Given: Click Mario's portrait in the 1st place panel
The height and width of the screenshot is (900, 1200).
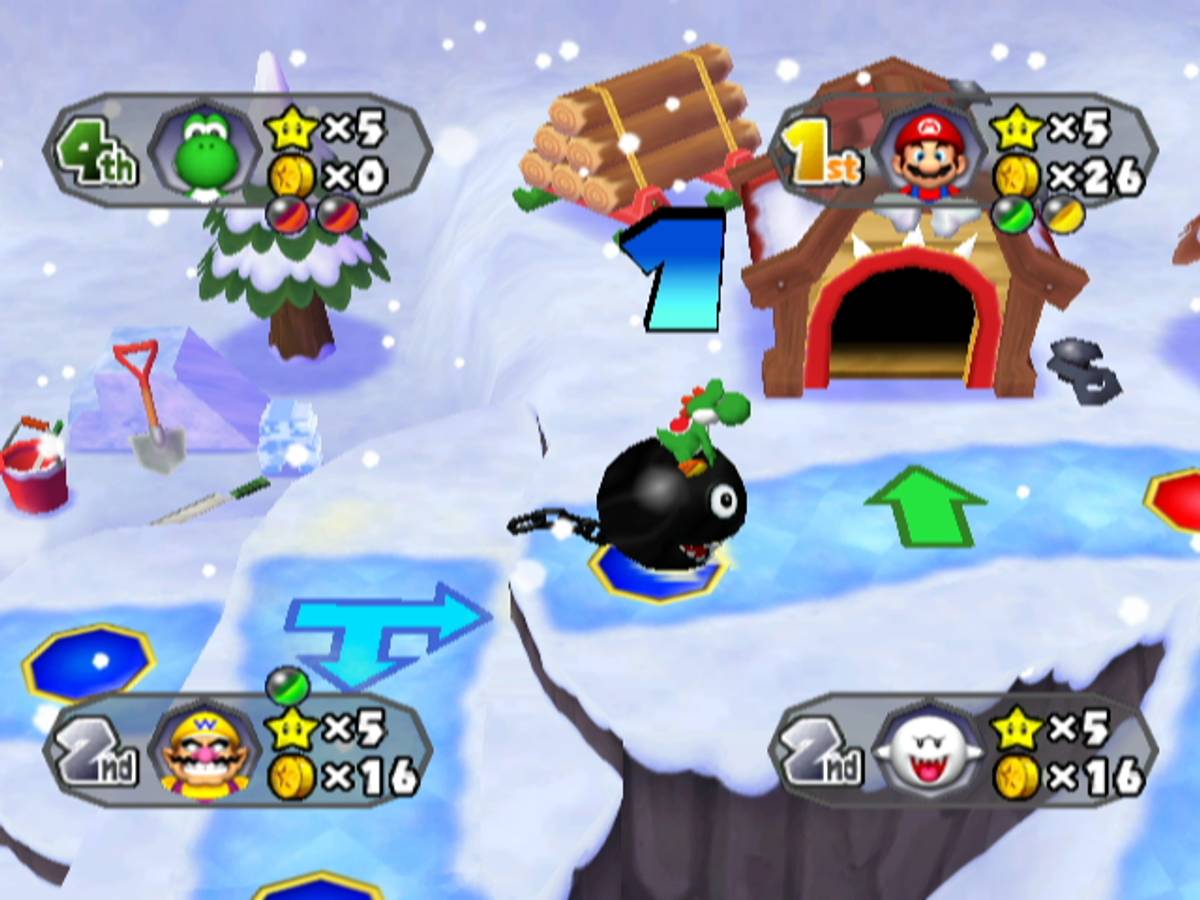Looking at the screenshot, I should tap(929, 154).
